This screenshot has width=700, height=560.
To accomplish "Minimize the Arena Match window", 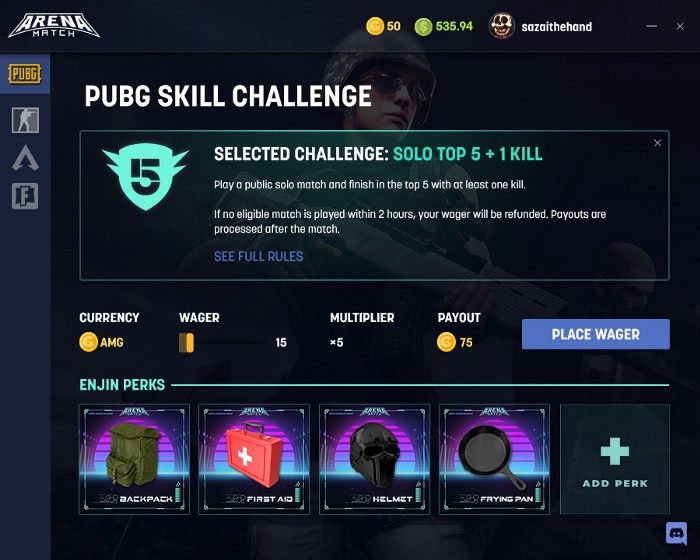I will point(652,26).
